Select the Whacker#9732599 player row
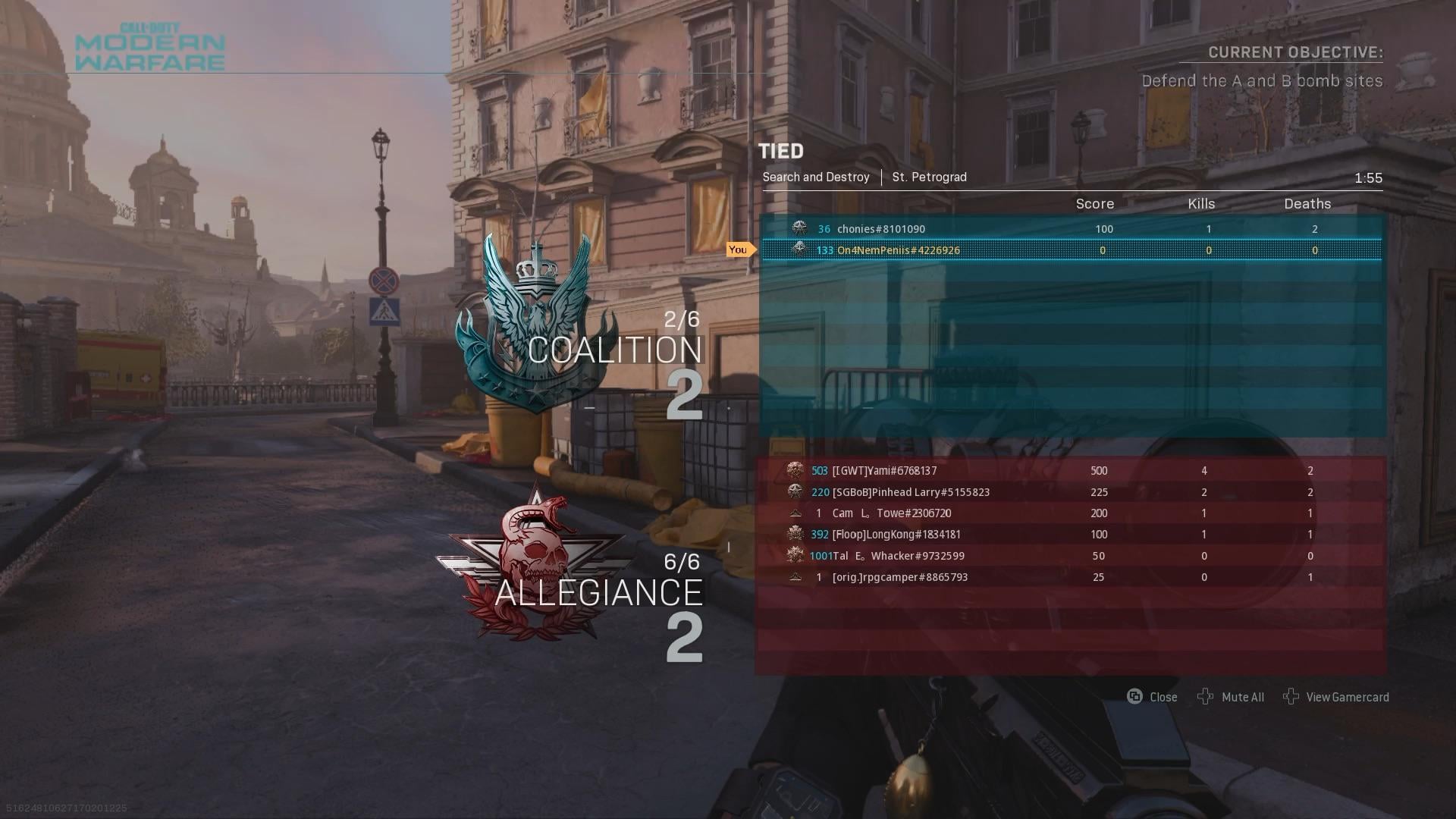The height and width of the screenshot is (819, 1456). coord(1071,556)
